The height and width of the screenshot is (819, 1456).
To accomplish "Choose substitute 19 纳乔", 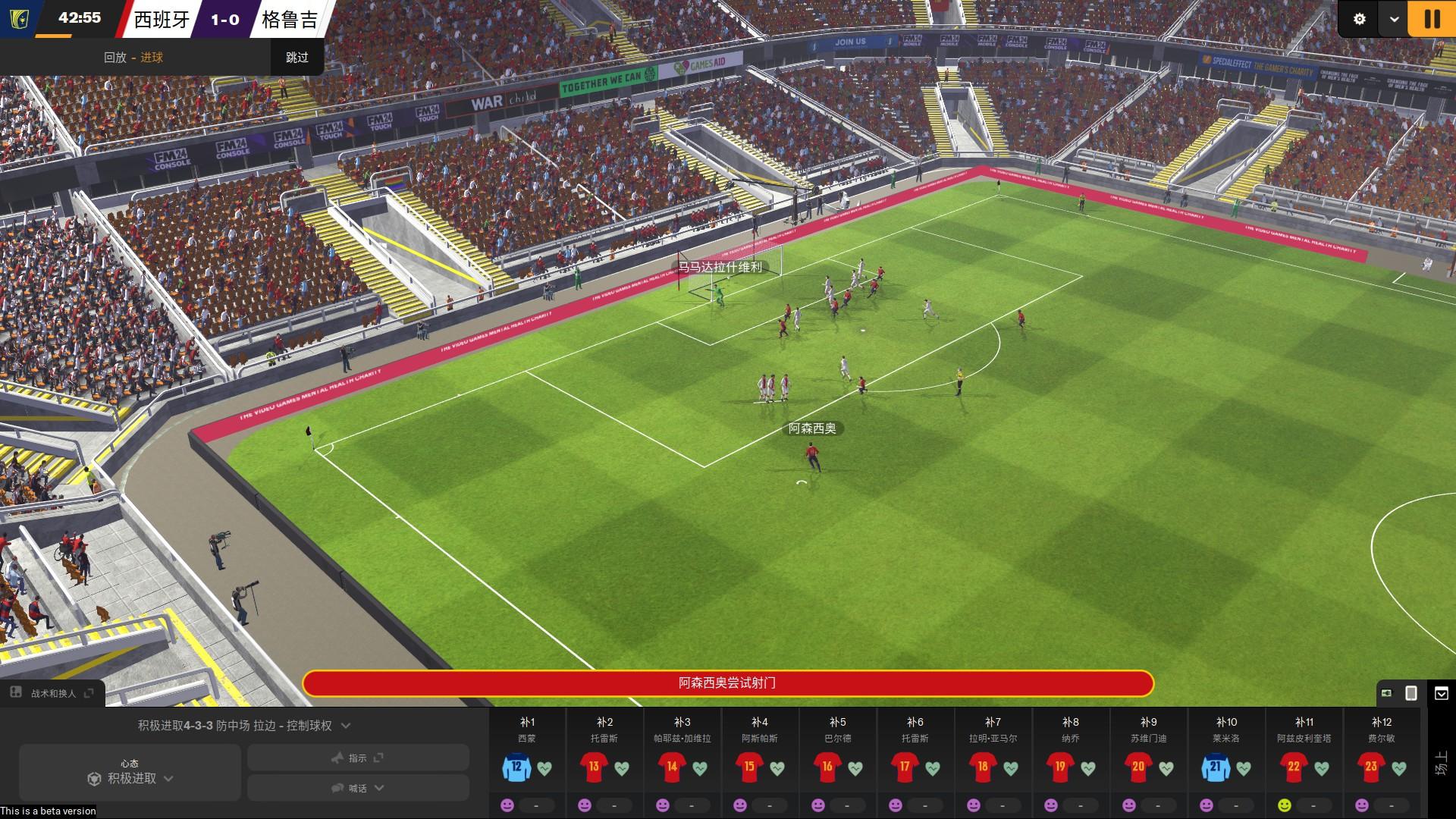I will click(x=1060, y=767).
